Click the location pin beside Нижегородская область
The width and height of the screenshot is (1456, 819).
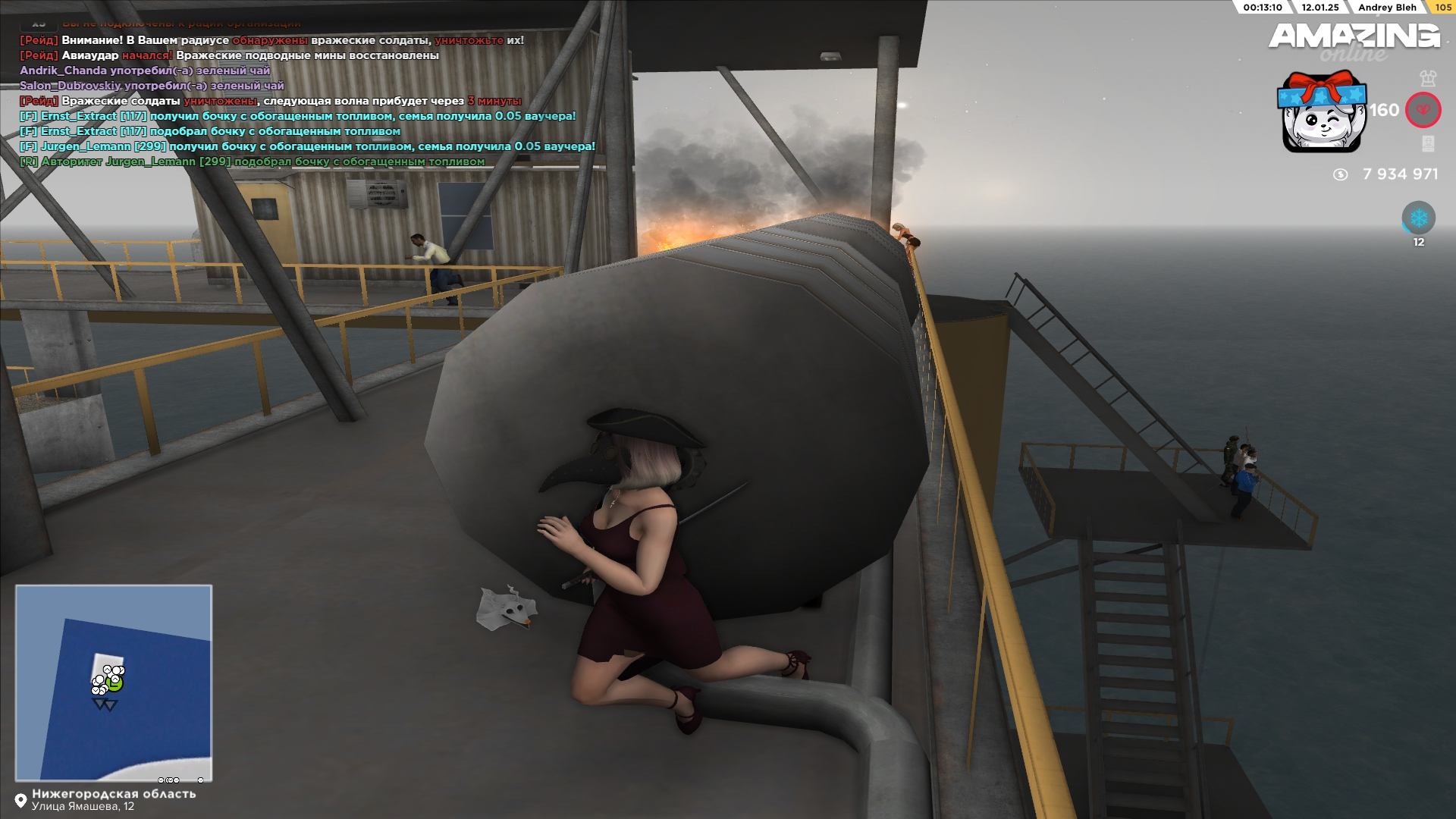tap(20, 800)
